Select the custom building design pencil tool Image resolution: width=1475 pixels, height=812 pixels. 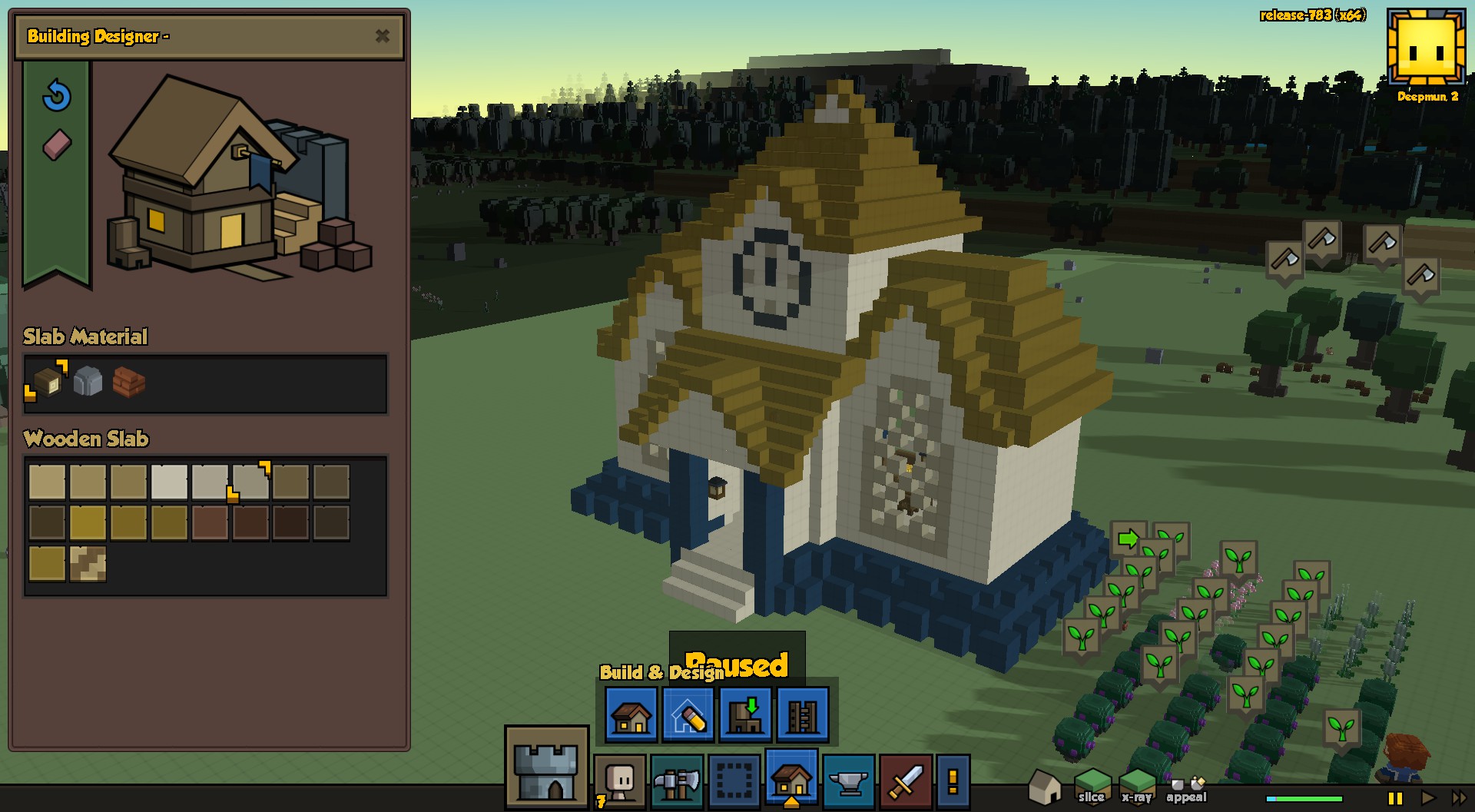click(687, 716)
